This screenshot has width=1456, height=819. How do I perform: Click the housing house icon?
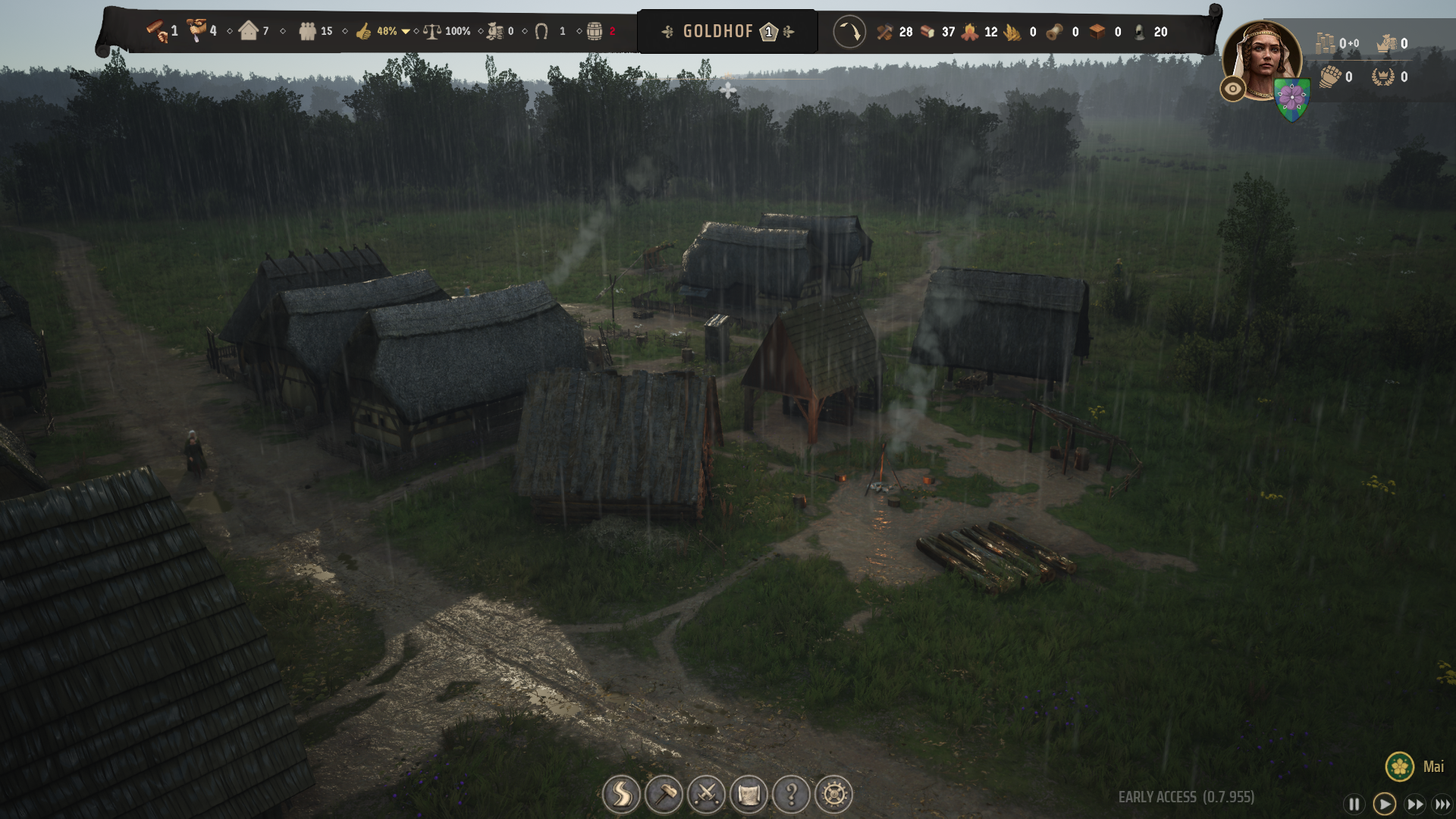[248, 31]
